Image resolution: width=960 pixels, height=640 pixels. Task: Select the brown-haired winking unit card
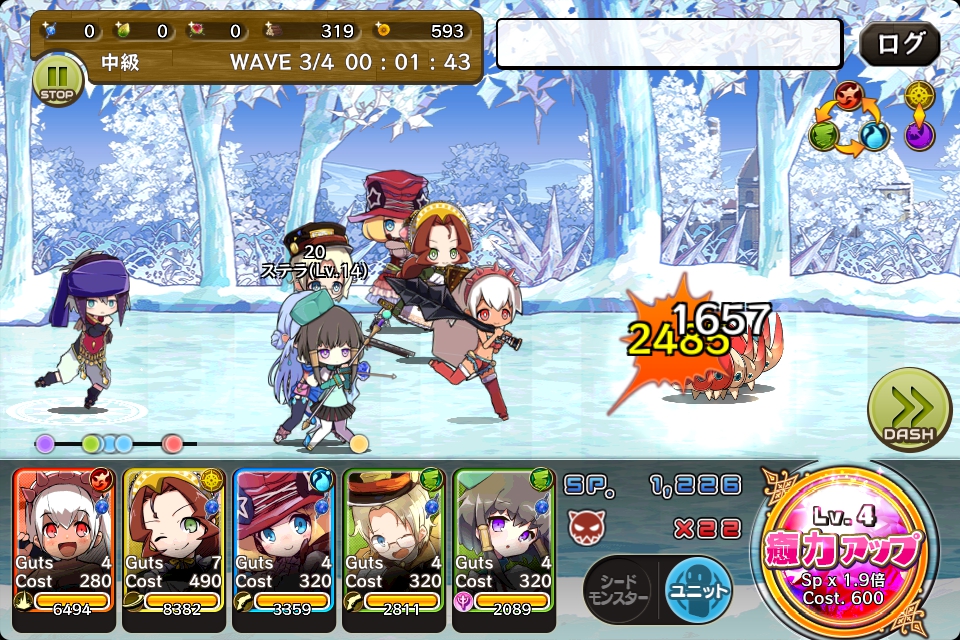(175, 538)
